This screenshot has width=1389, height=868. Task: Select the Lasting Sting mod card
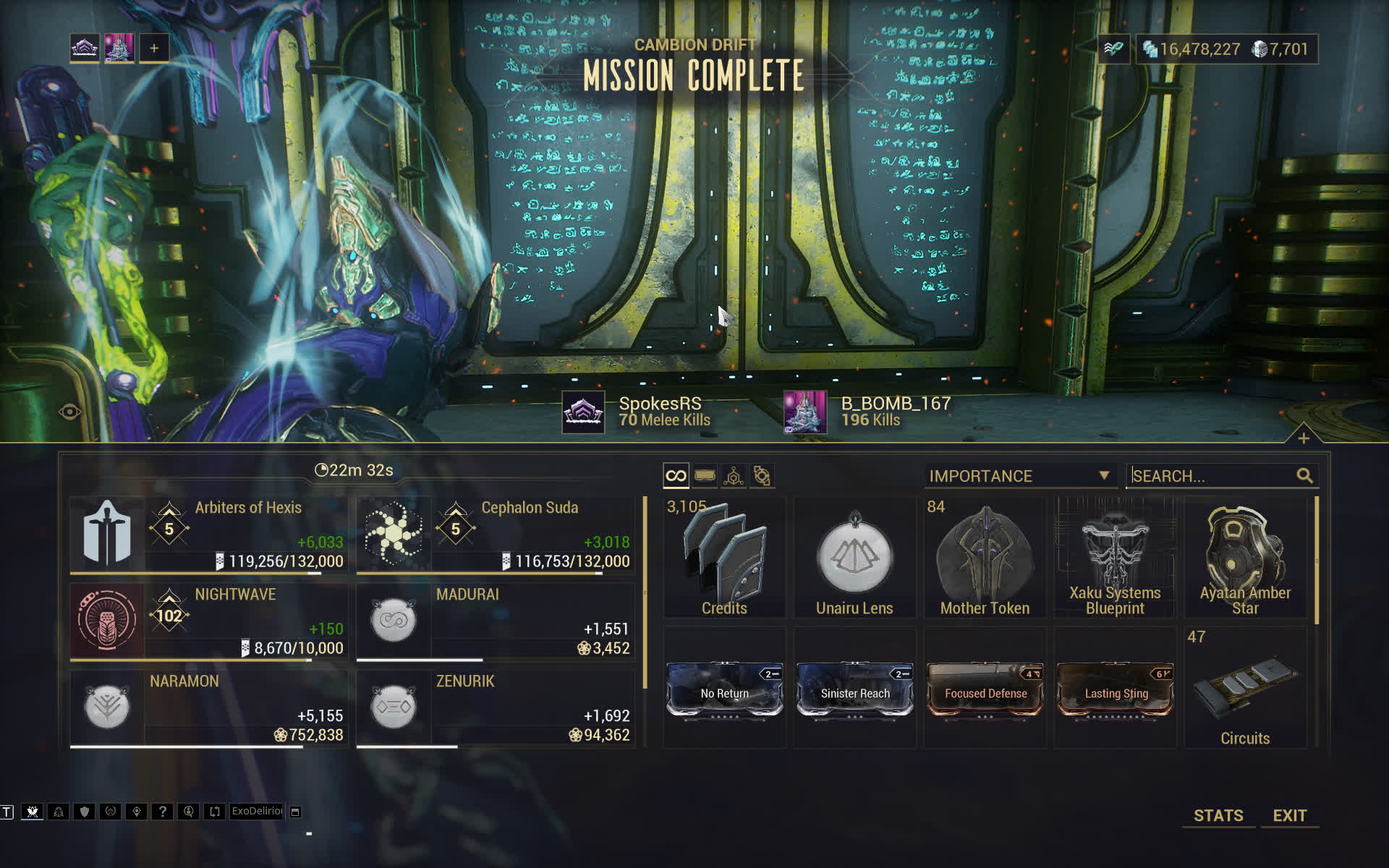pos(1116,691)
